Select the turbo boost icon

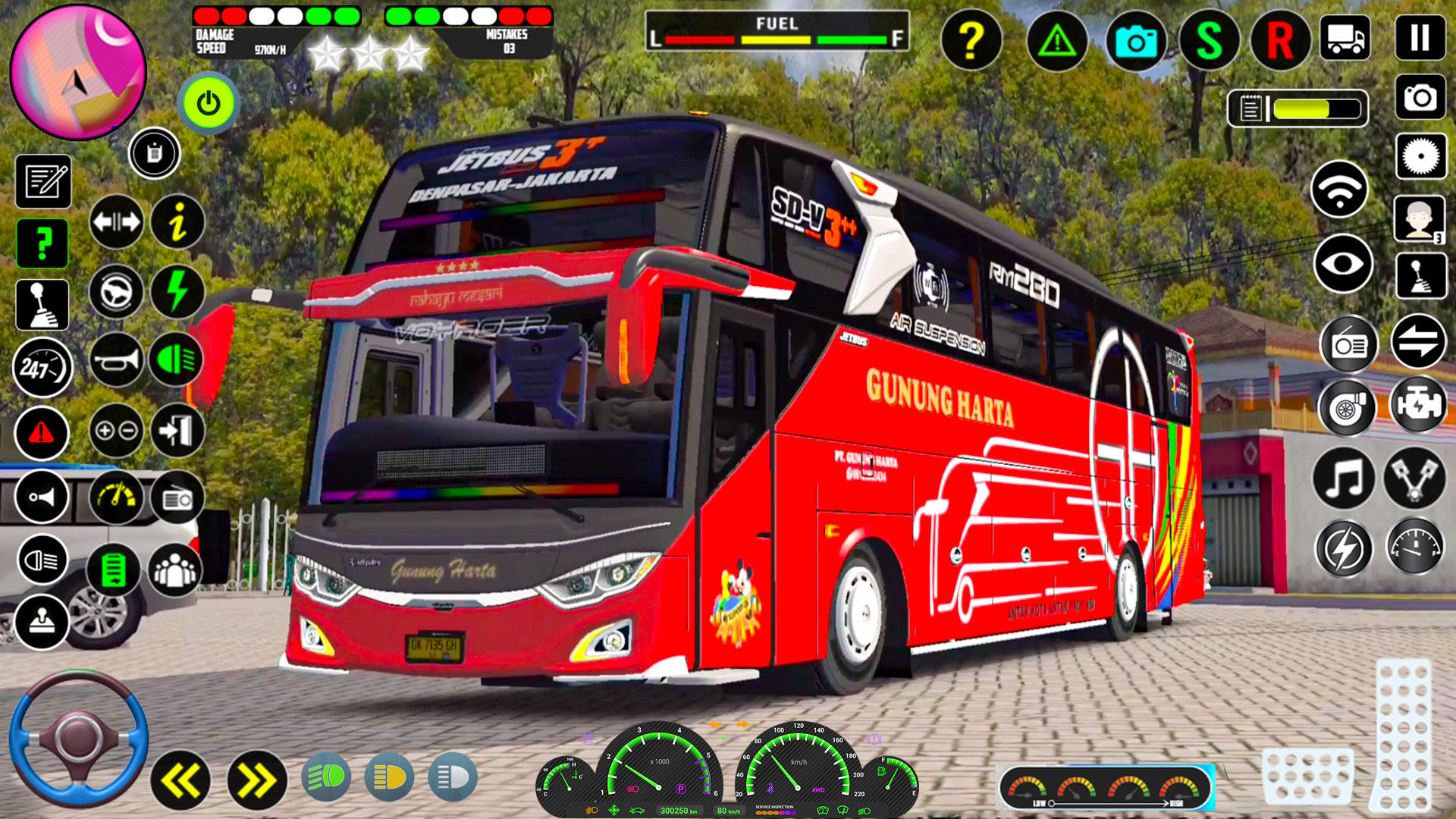(1348, 407)
